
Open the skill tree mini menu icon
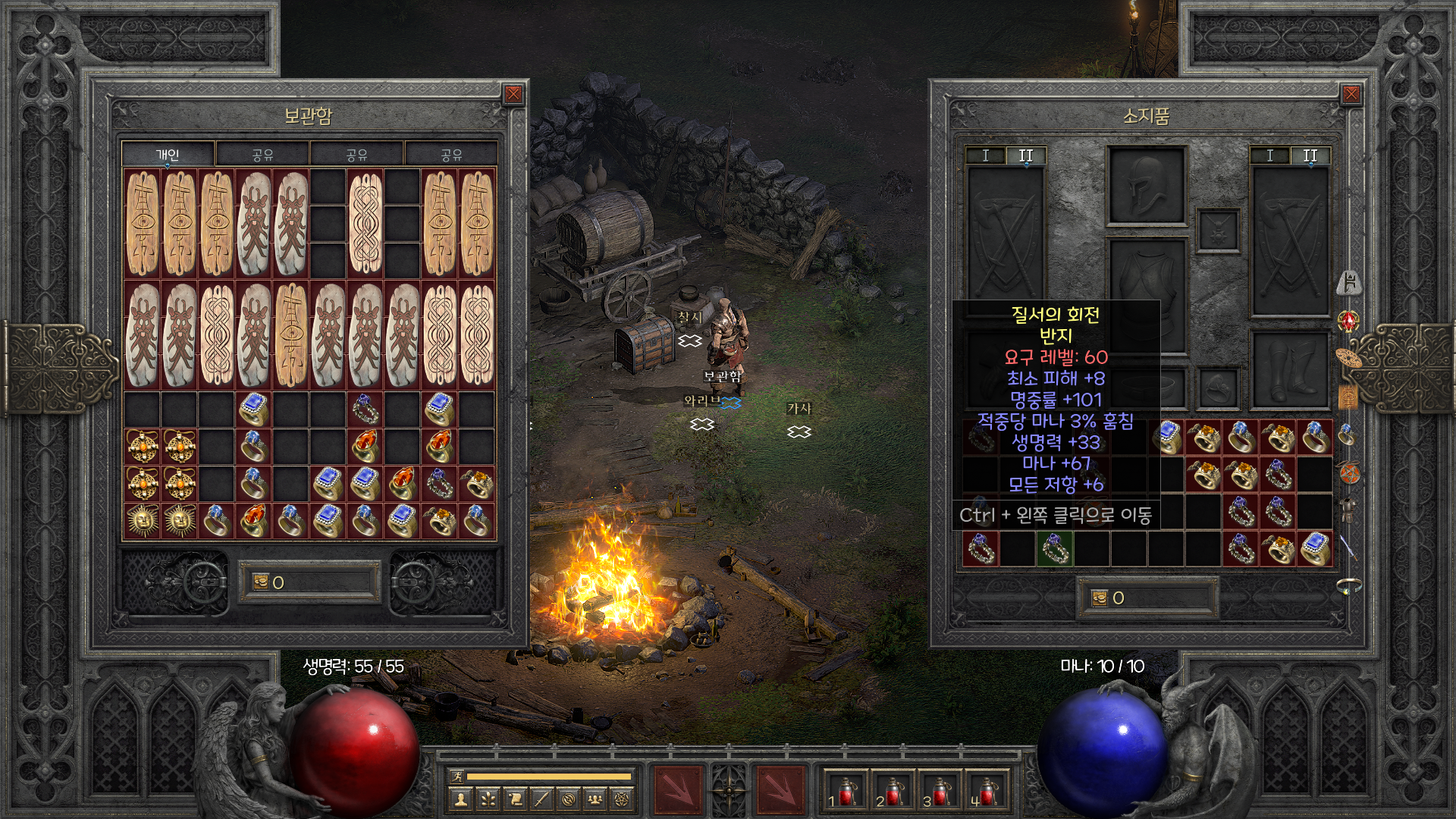(x=487, y=799)
